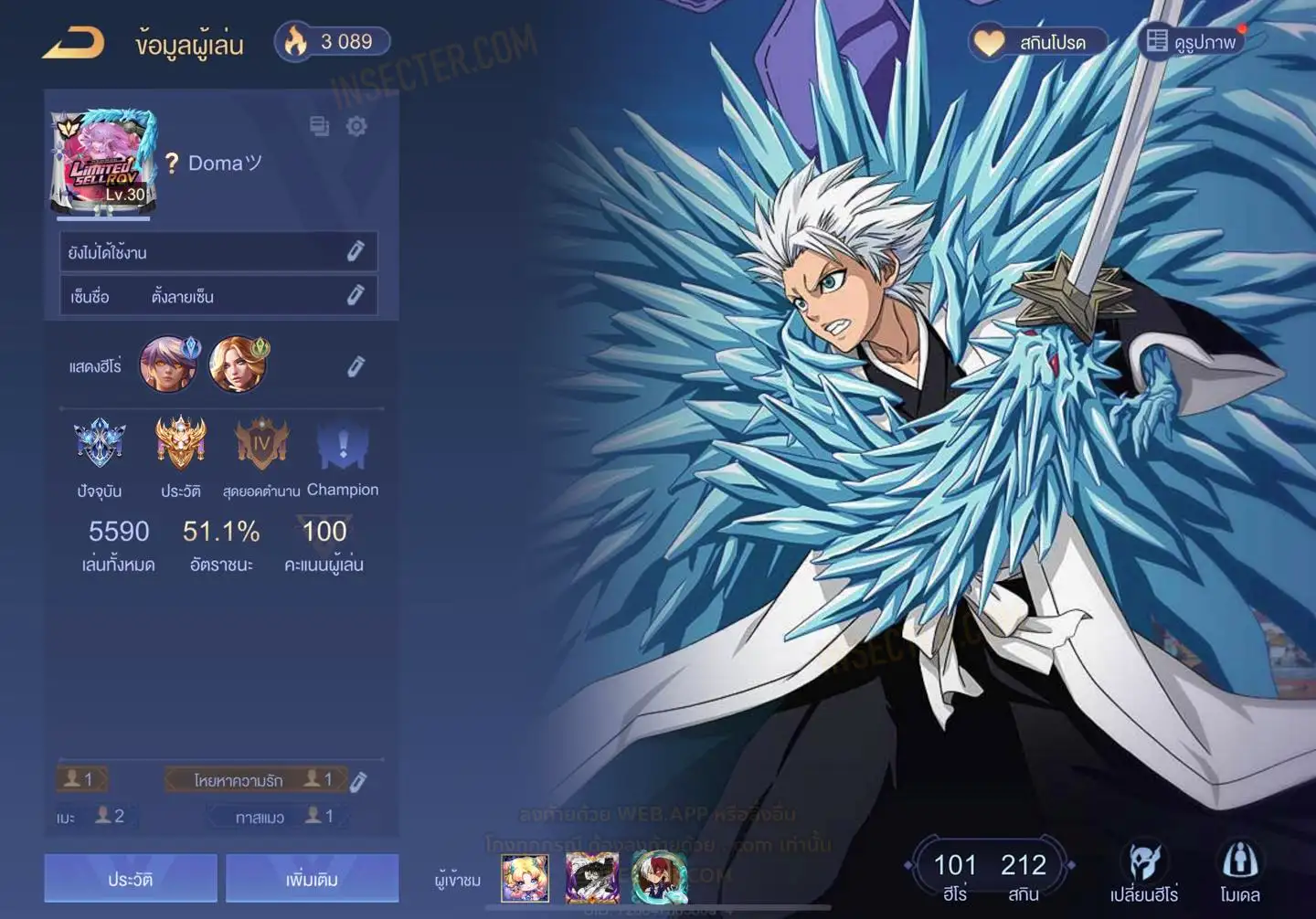Open the gear settings icon
The image size is (1316, 919).
tap(356, 126)
